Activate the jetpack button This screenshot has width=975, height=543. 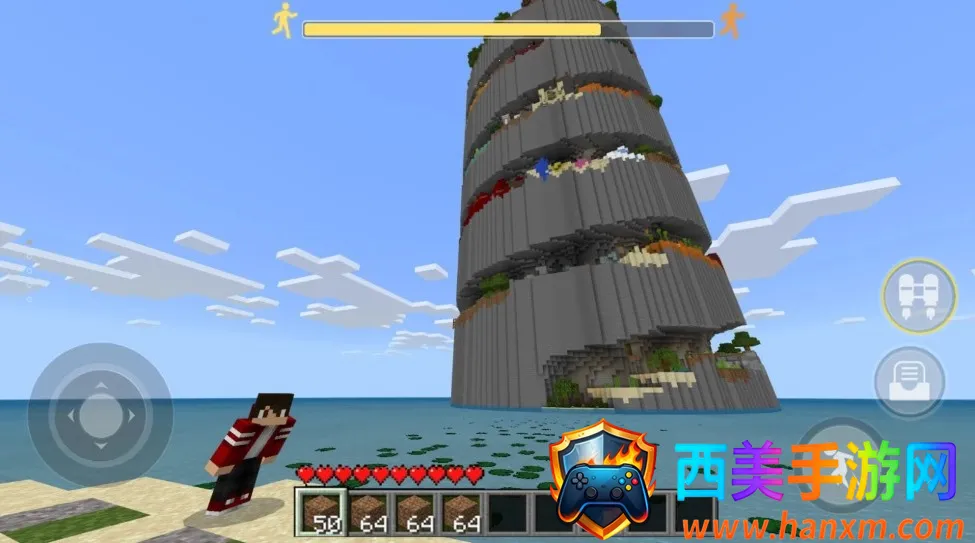pyautogui.click(x=919, y=297)
